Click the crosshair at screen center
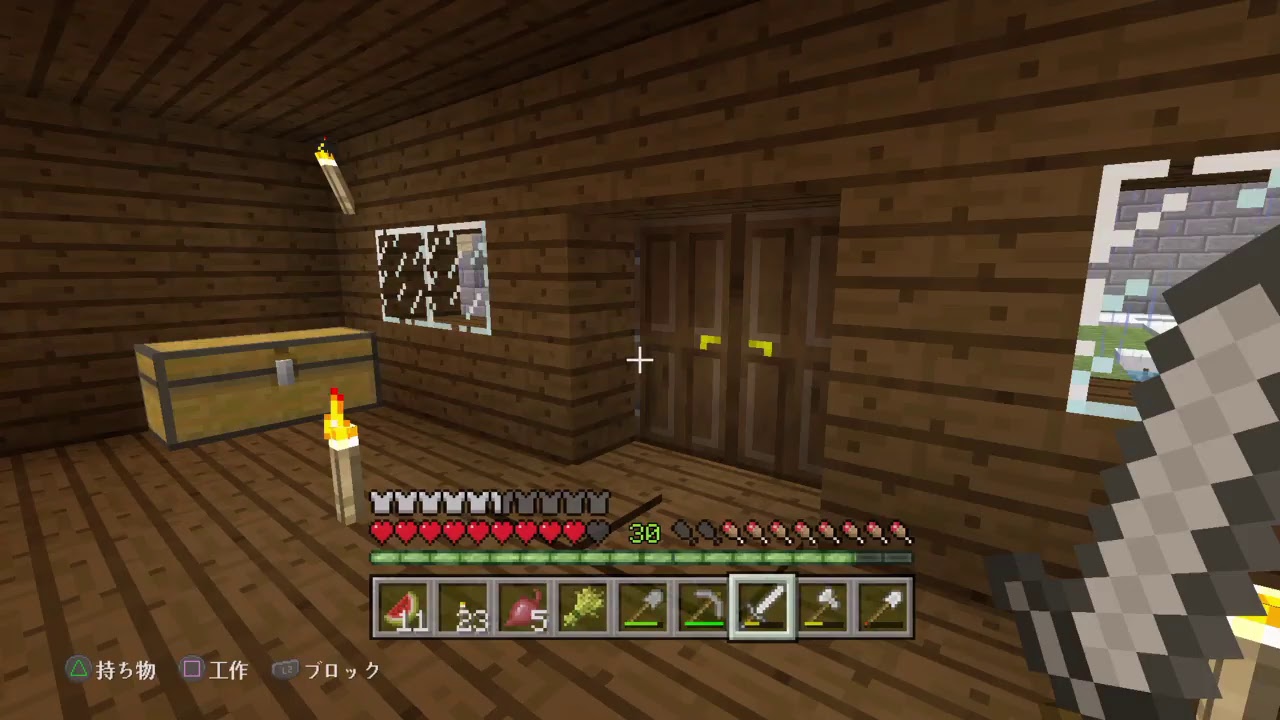Image resolution: width=1280 pixels, height=720 pixels. click(640, 360)
